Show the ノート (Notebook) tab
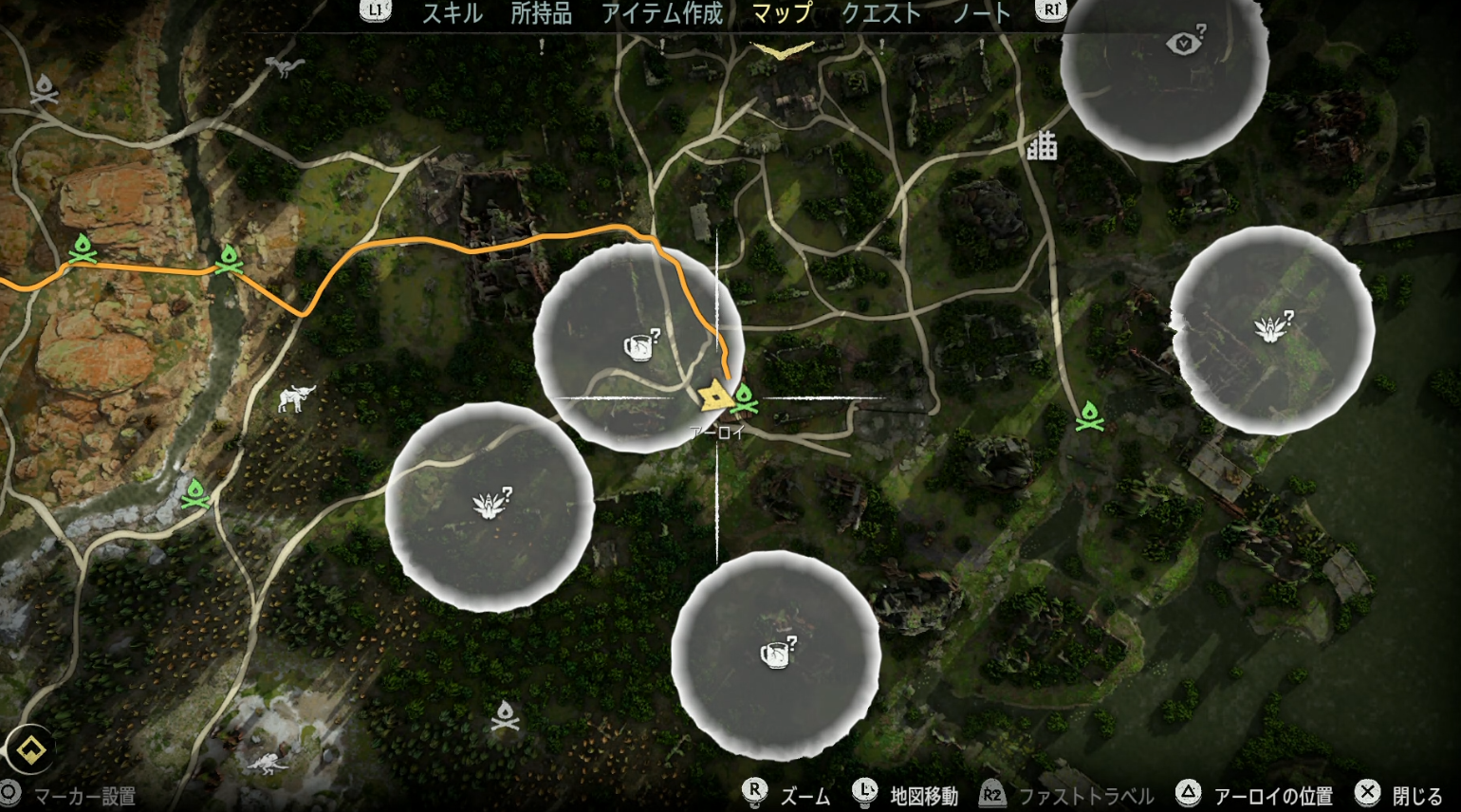The image size is (1461, 812). click(x=982, y=13)
